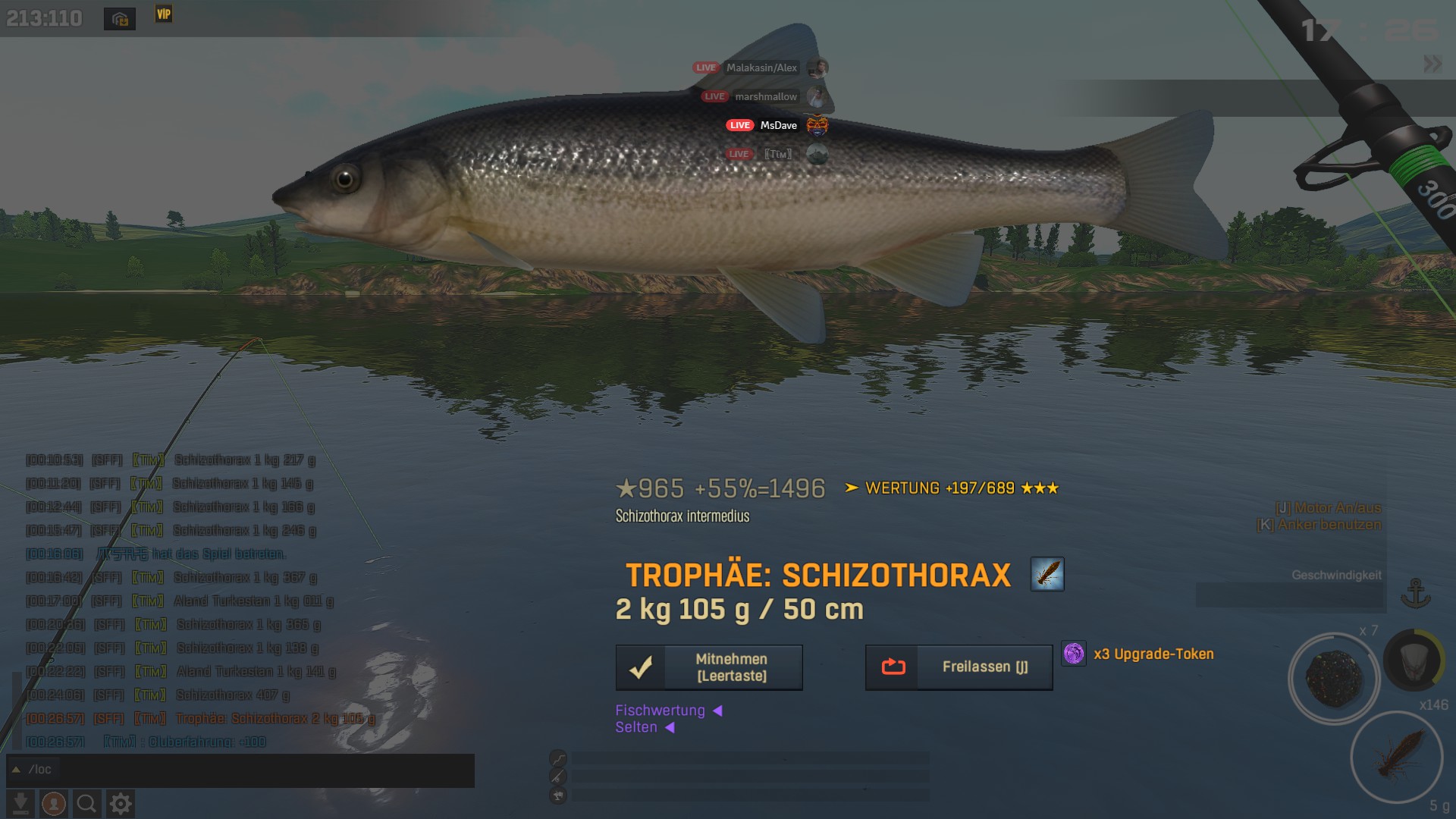Select the insect larva bait slot

1396,757
